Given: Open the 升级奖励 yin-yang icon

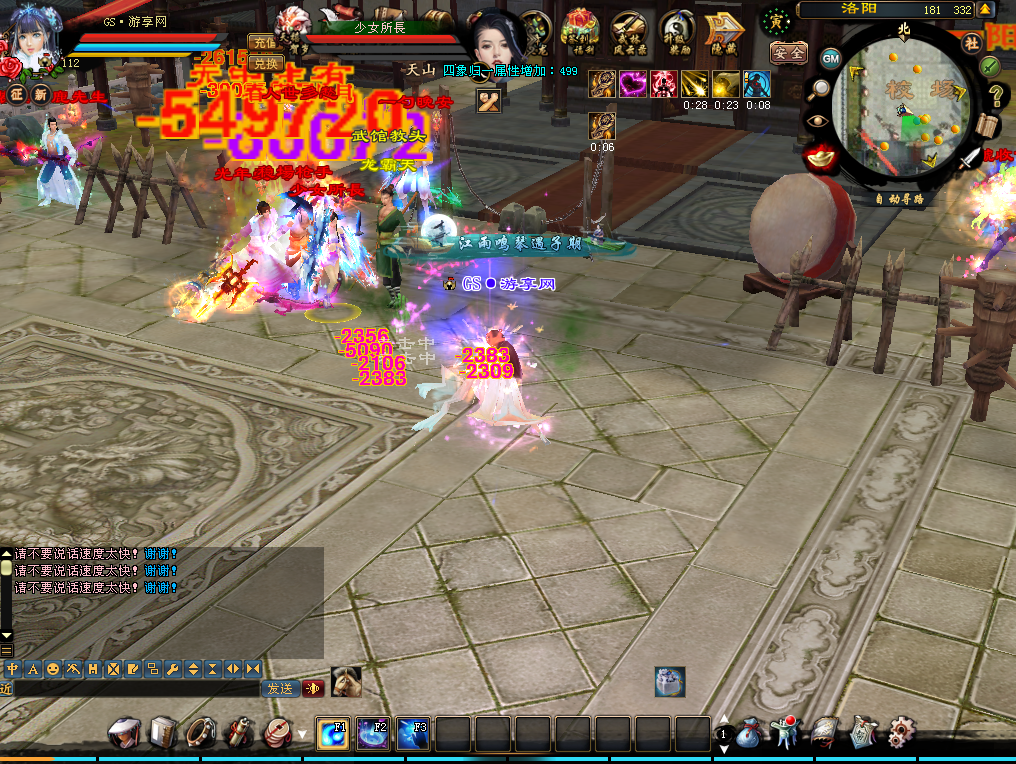Looking at the screenshot, I should click(x=677, y=30).
